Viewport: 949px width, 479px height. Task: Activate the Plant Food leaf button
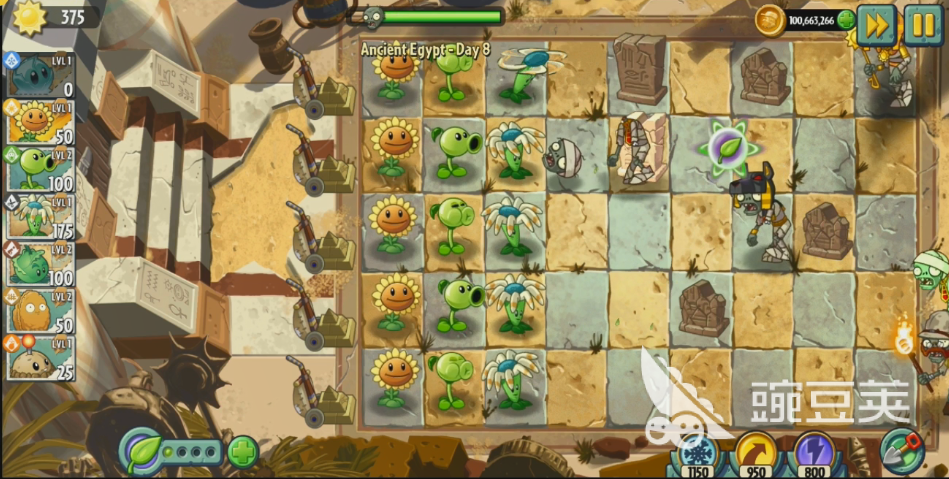pyautogui.click(x=141, y=451)
